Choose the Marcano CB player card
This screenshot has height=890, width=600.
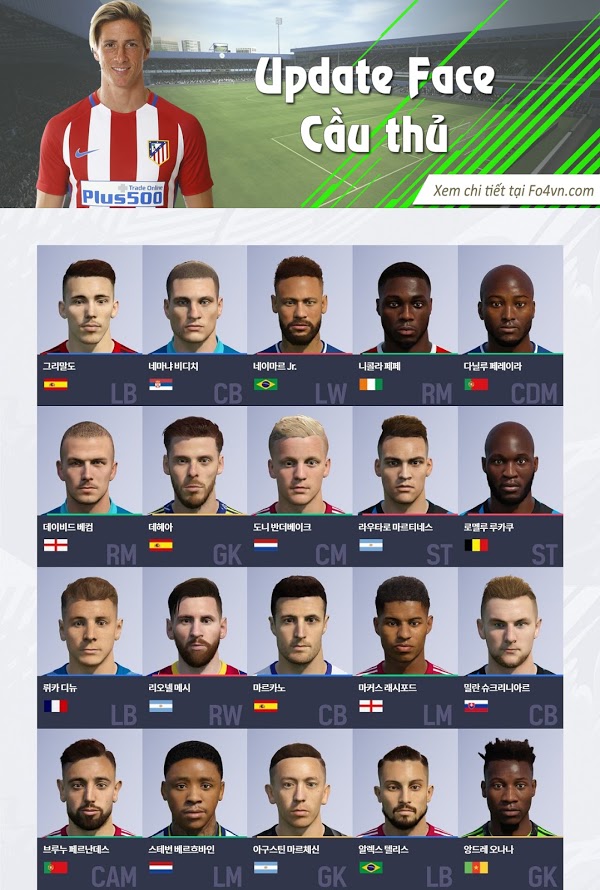pyautogui.click(x=300, y=645)
